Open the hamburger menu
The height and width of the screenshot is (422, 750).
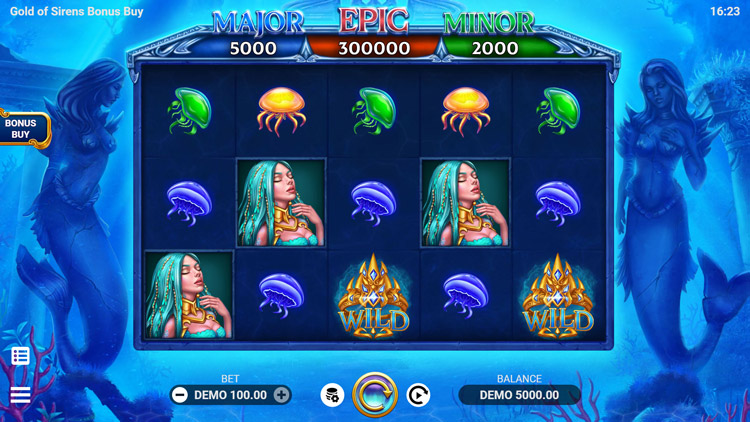(20, 395)
